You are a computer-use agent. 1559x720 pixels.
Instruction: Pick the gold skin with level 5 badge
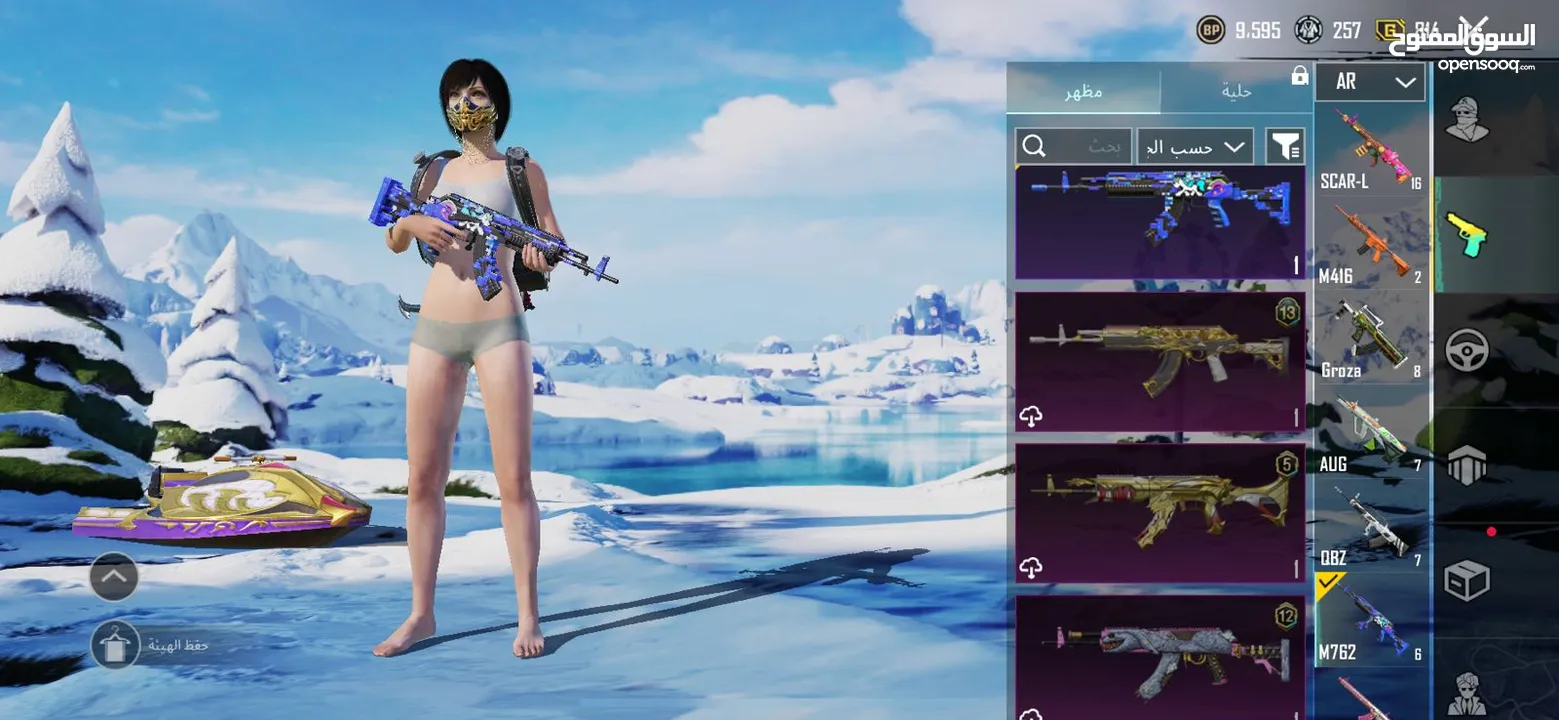pos(1160,513)
